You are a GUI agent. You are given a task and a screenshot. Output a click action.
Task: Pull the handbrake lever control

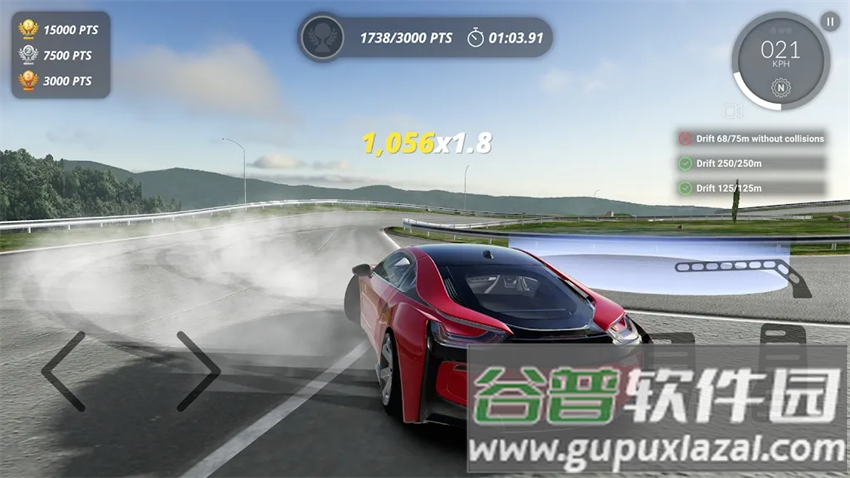pos(745,270)
